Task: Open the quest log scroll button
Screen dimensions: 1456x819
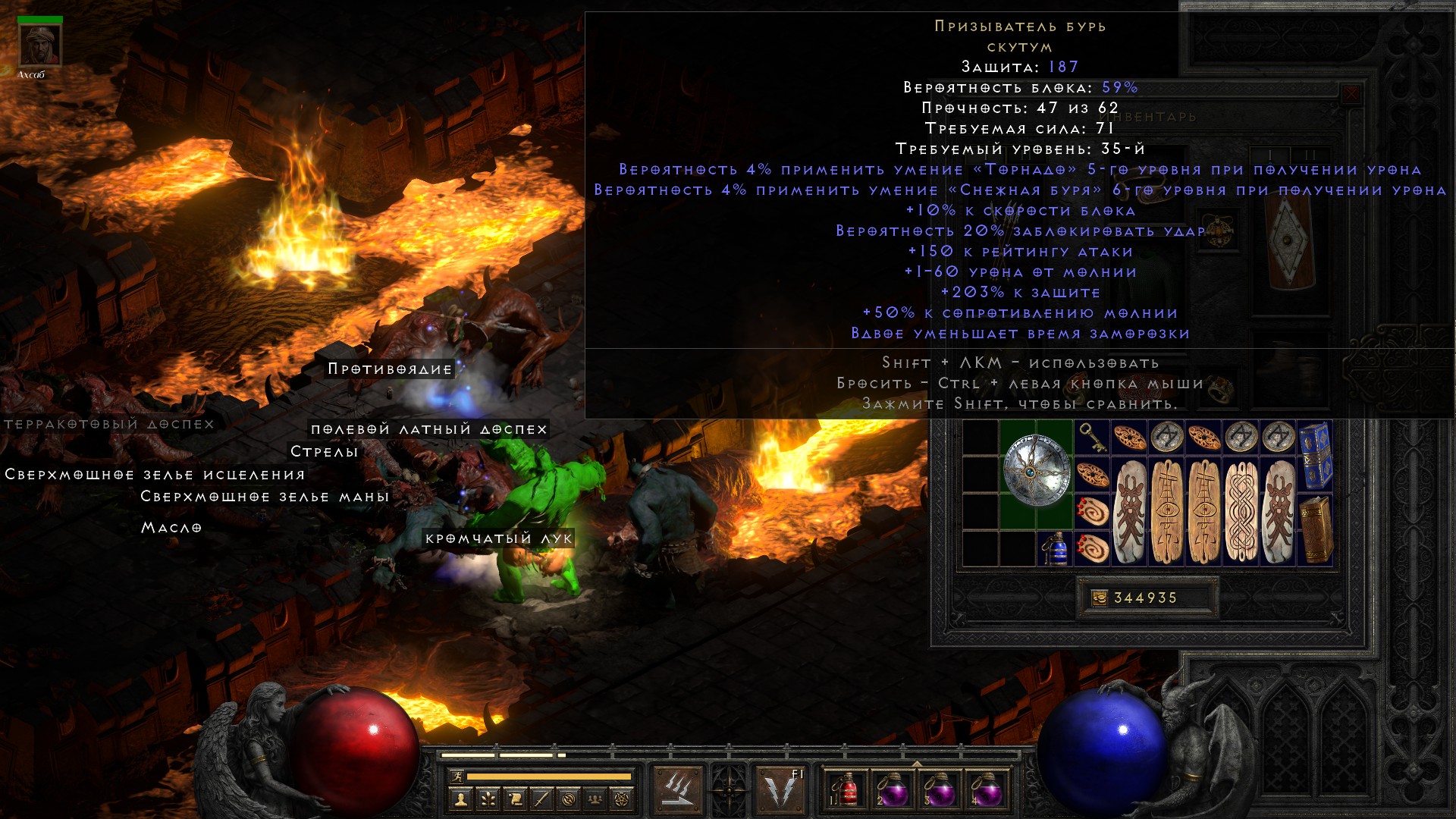Action: (515, 799)
